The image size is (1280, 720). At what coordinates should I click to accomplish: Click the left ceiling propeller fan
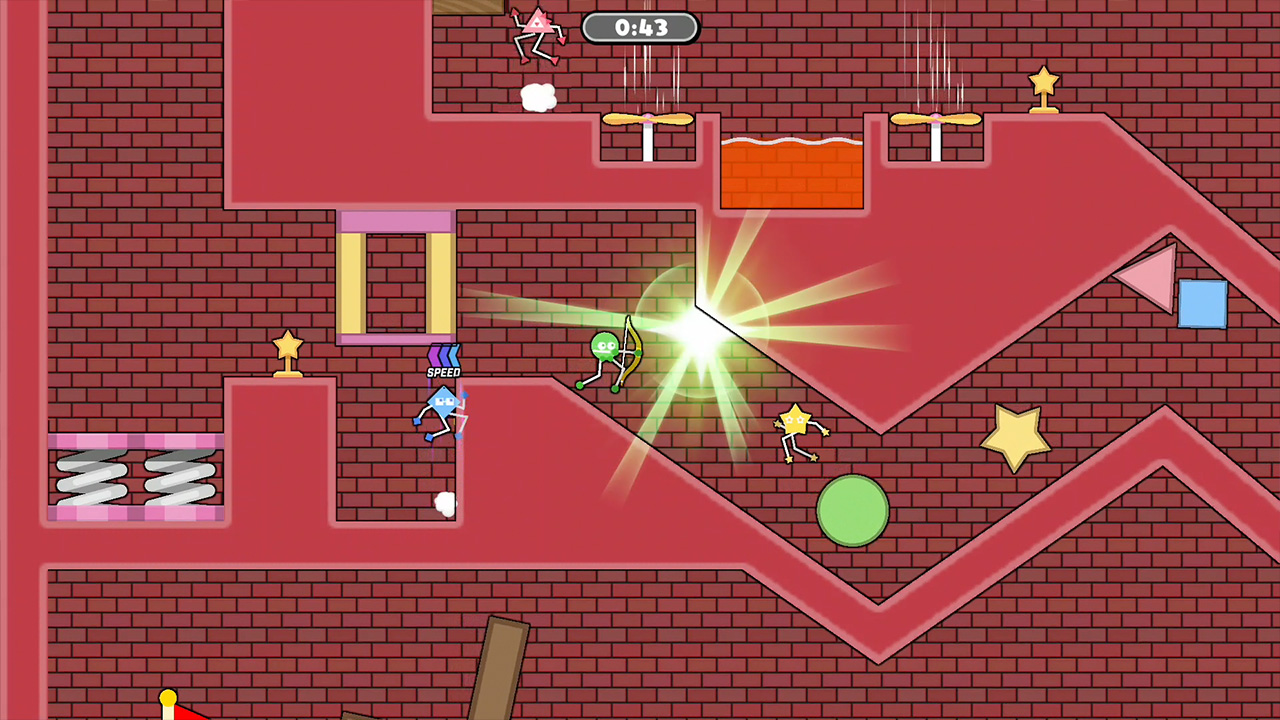[649, 120]
